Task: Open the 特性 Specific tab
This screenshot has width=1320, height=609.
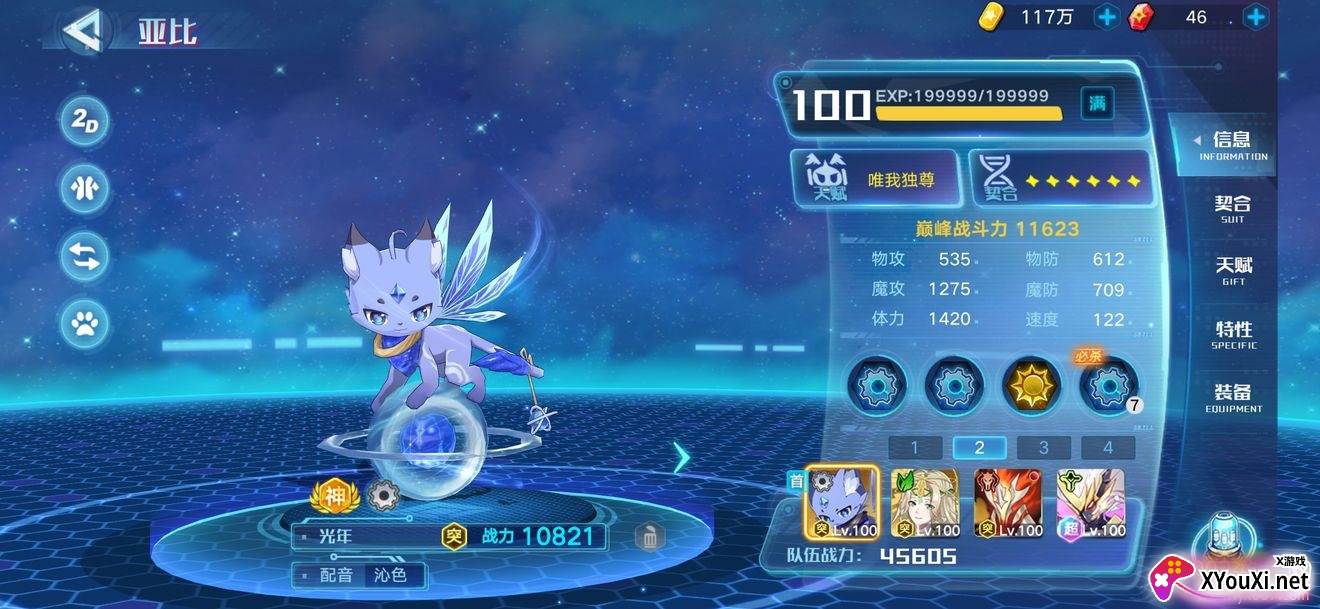Action: tap(1233, 333)
